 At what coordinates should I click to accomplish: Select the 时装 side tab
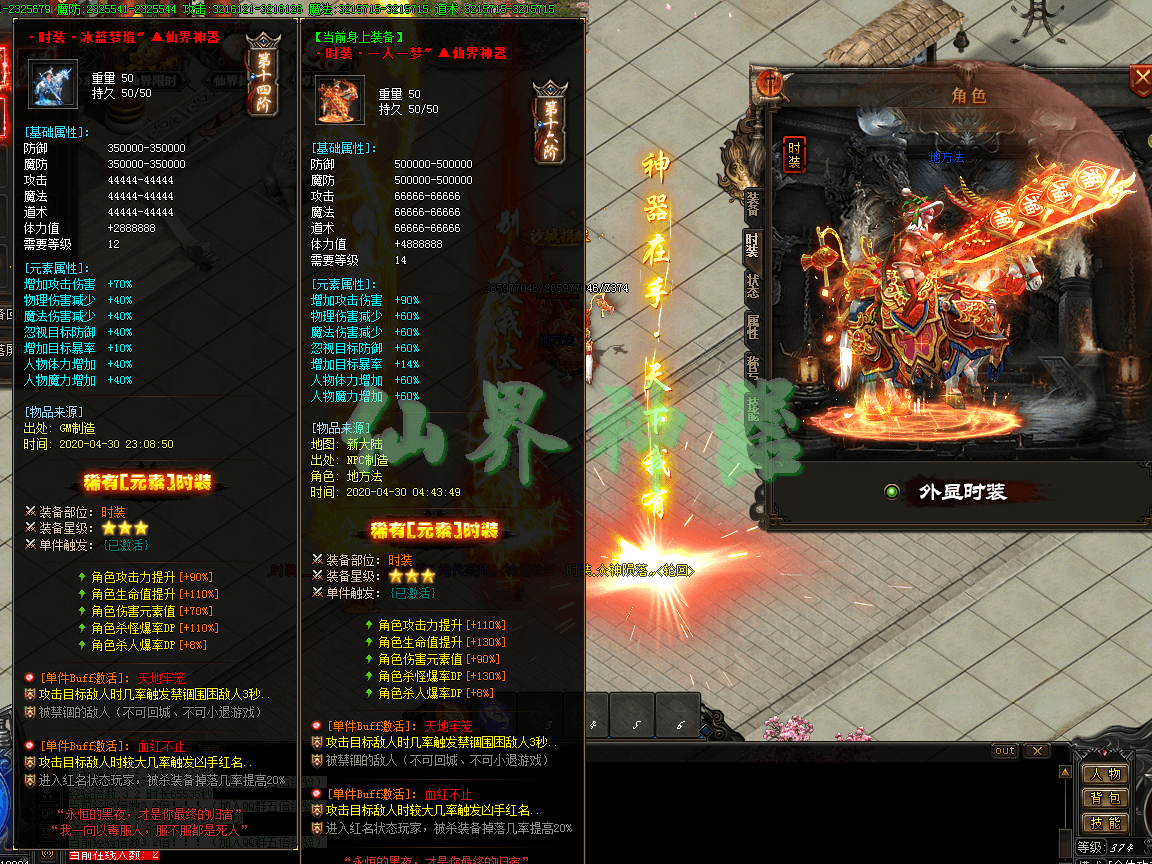(752, 244)
